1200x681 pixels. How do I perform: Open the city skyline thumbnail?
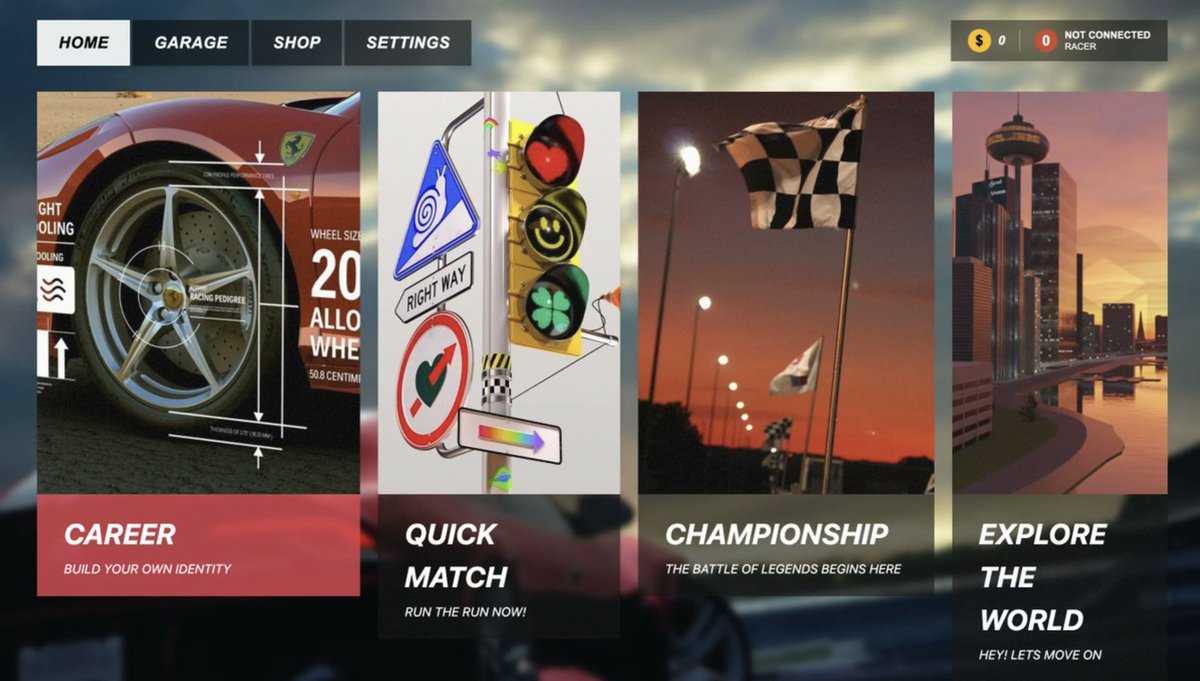(1059, 293)
